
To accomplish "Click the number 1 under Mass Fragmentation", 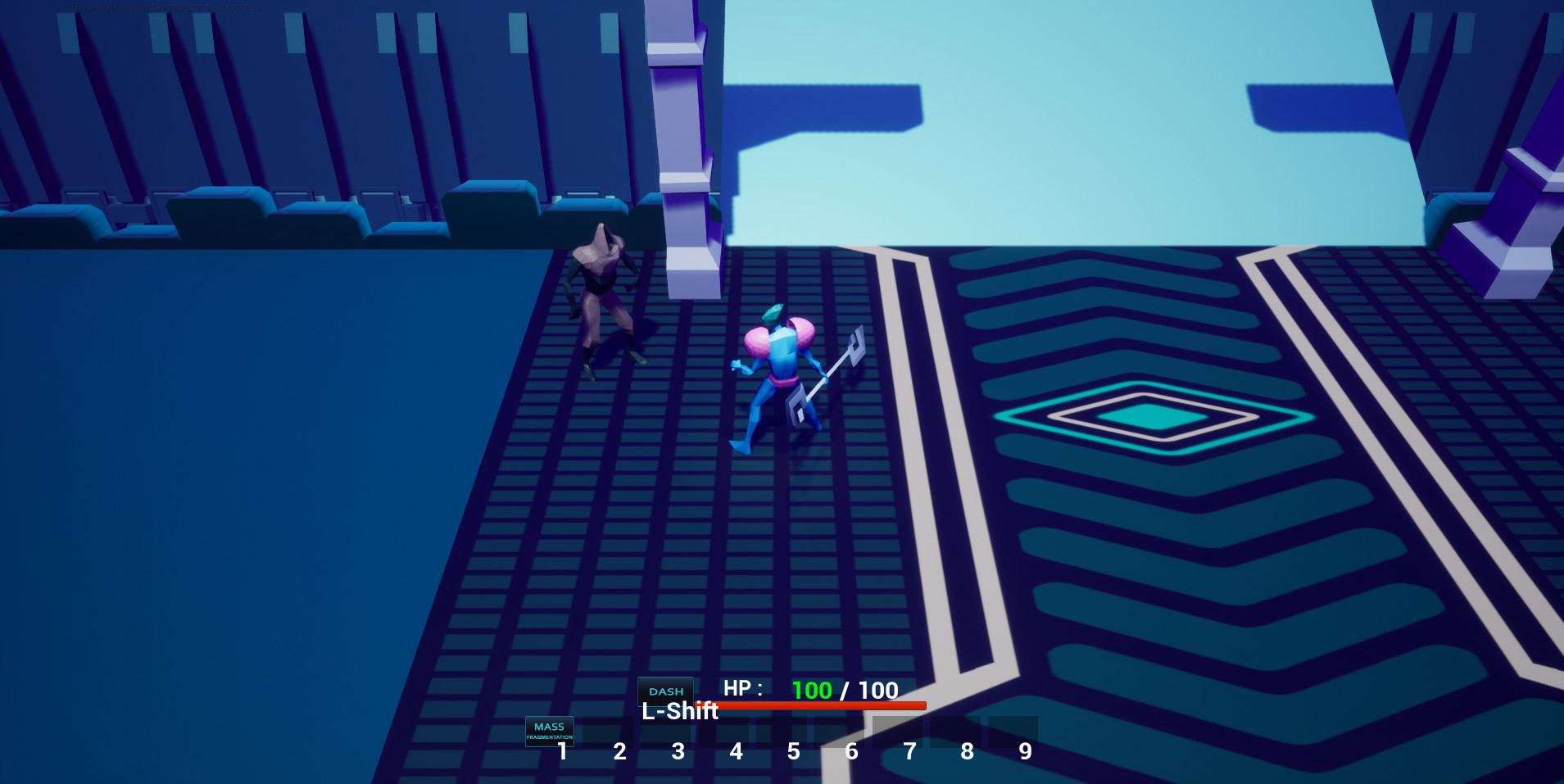I will click(562, 751).
